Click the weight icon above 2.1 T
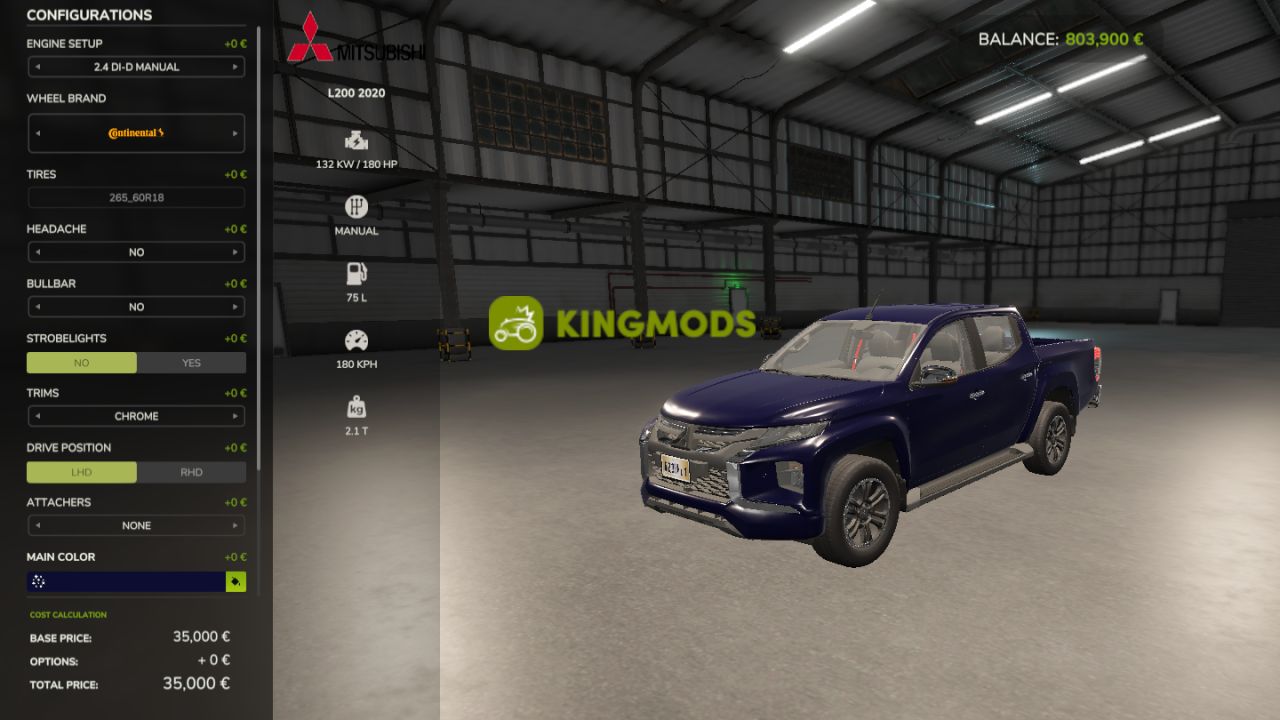 click(x=355, y=405)
